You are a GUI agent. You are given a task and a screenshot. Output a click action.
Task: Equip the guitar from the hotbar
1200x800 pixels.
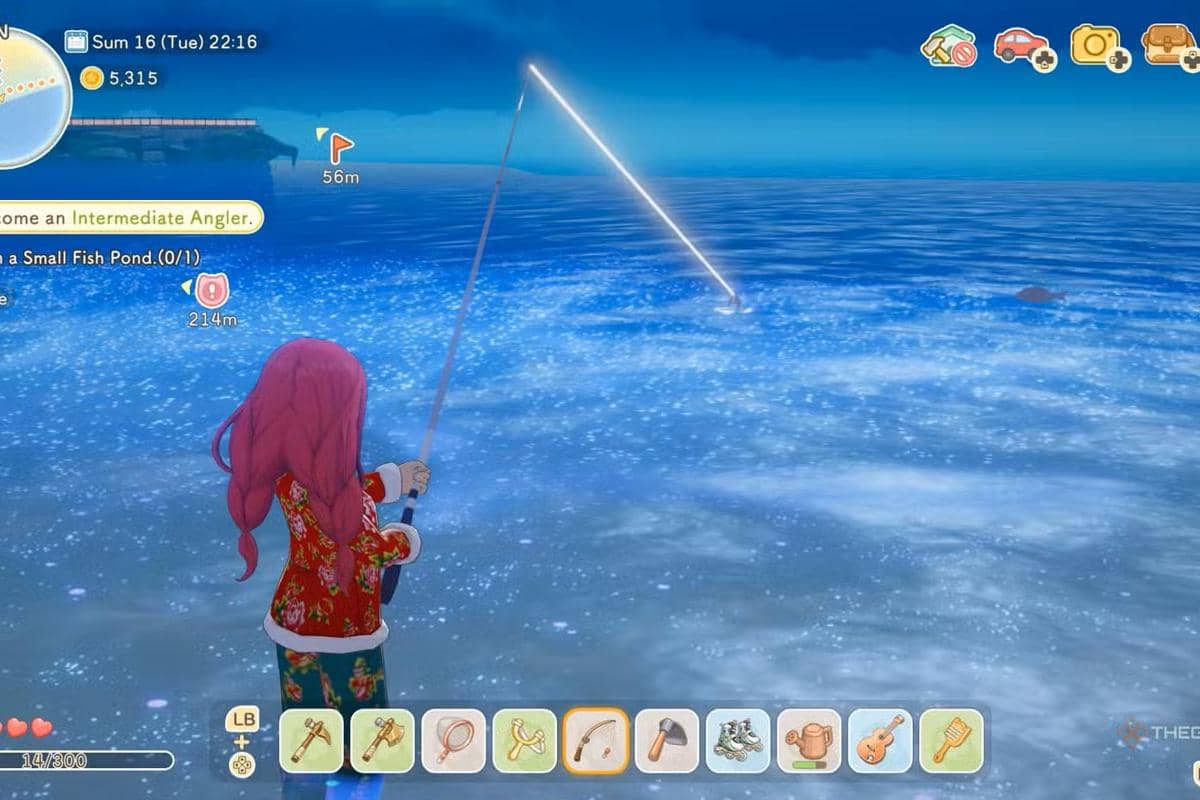click(x=880, y=741)
